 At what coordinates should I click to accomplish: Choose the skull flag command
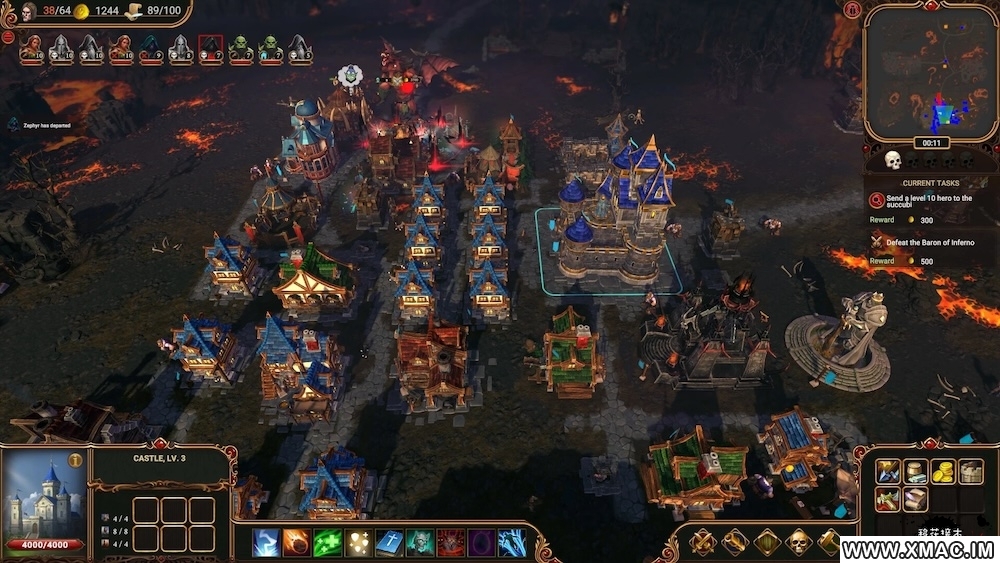(798, 542)
